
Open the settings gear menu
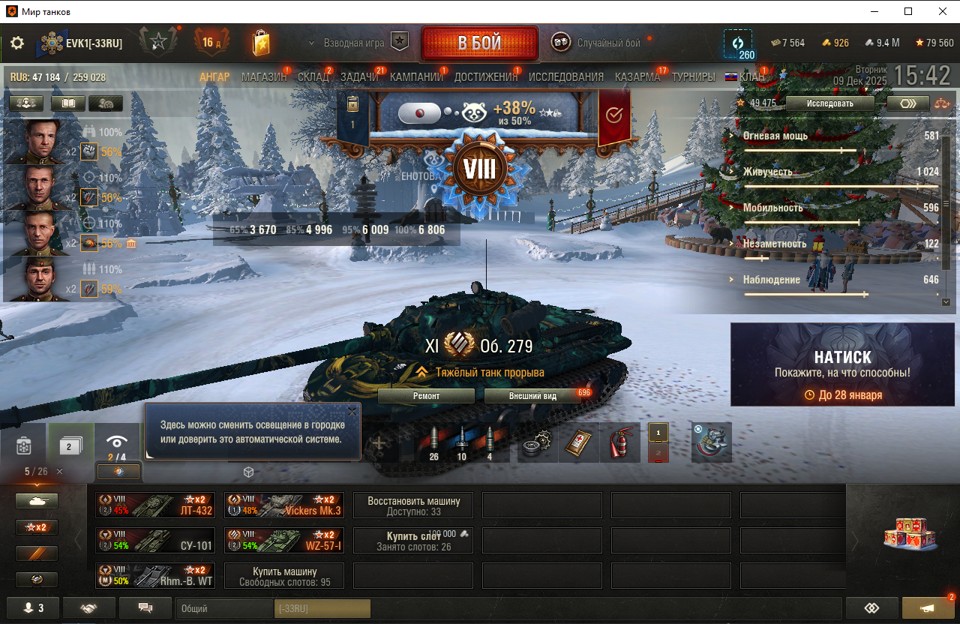pos(17,43)
